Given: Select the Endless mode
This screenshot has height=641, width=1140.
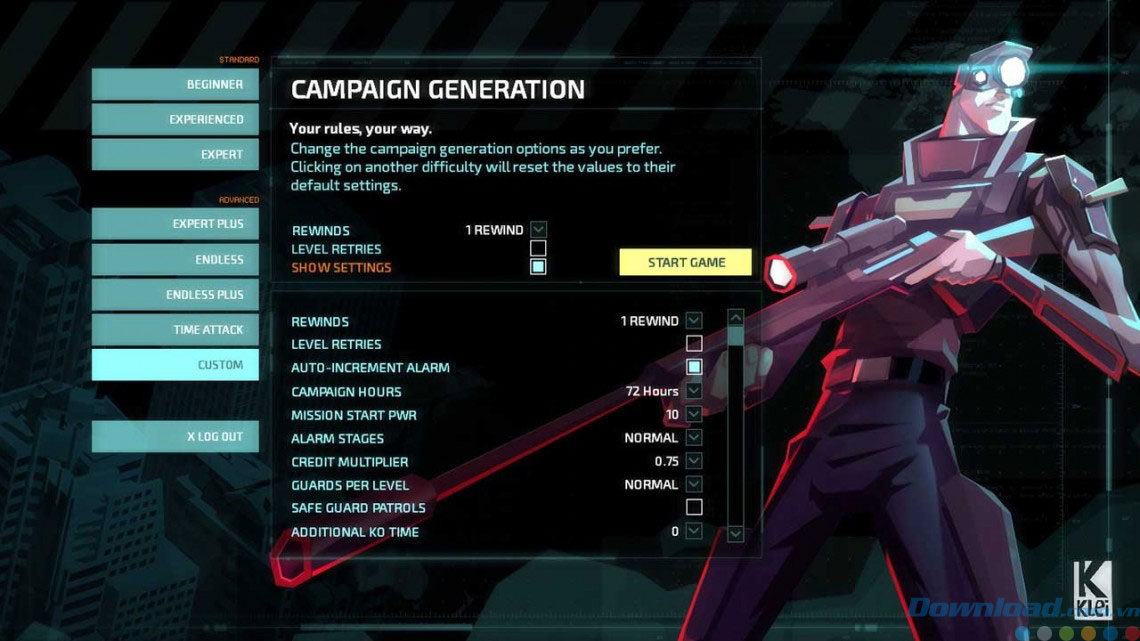Looking at the screenshot, I should [x=175, y=260].
